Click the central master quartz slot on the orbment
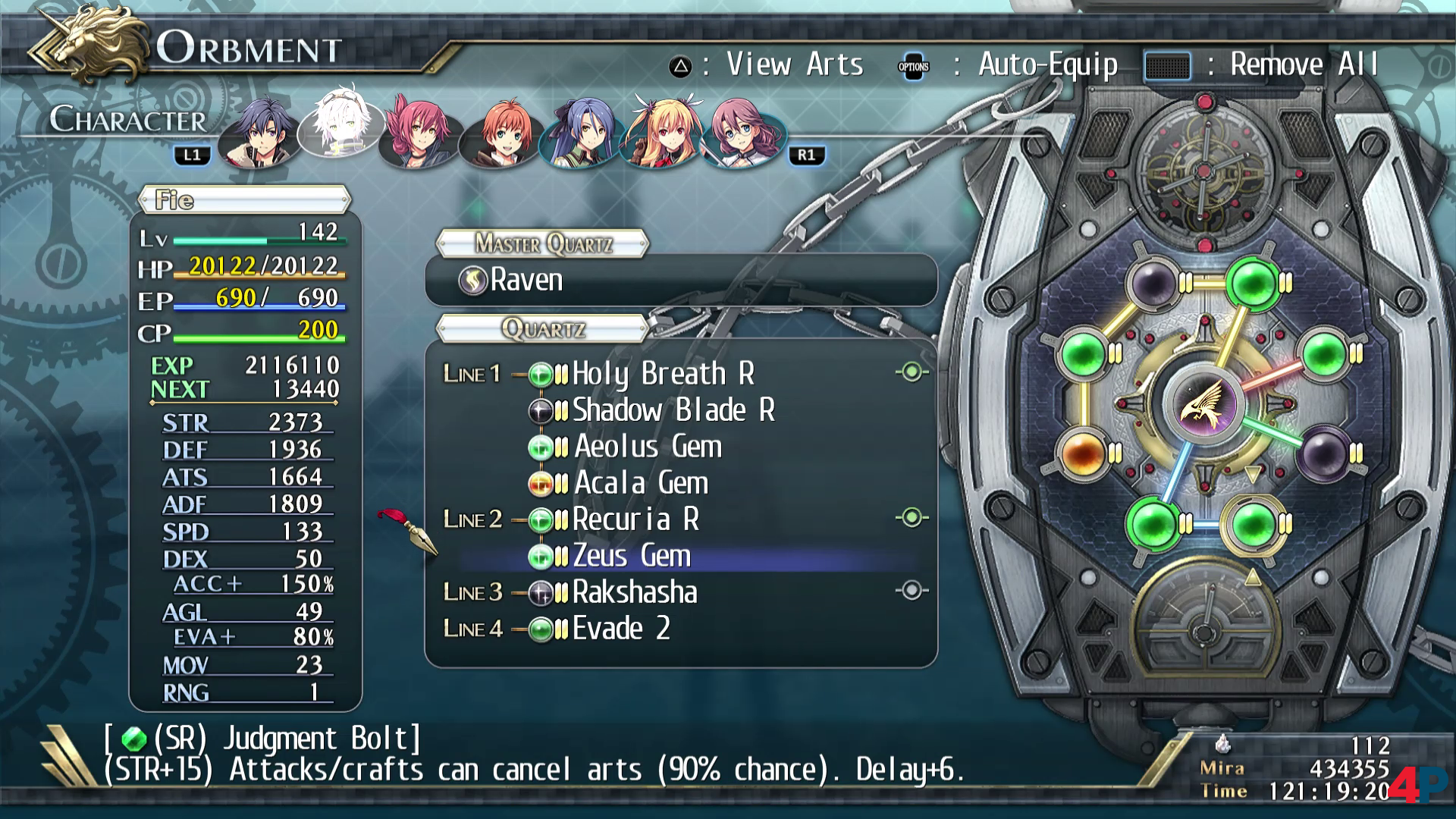Viewport: 1456px width, 819px height. (1202, 403)
